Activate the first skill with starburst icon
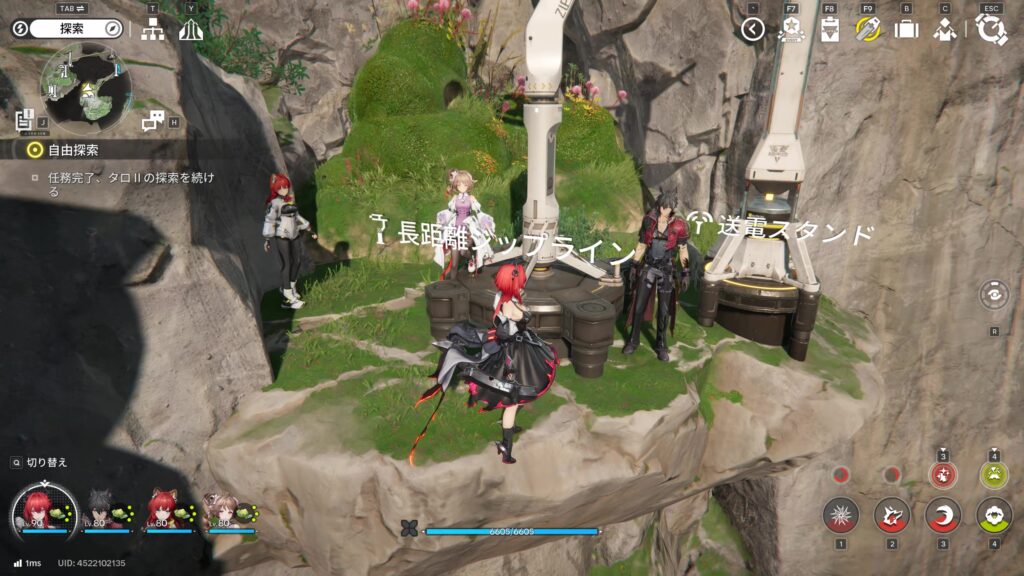The height and width of the screenshot is (576, 1024). [841, 516]
